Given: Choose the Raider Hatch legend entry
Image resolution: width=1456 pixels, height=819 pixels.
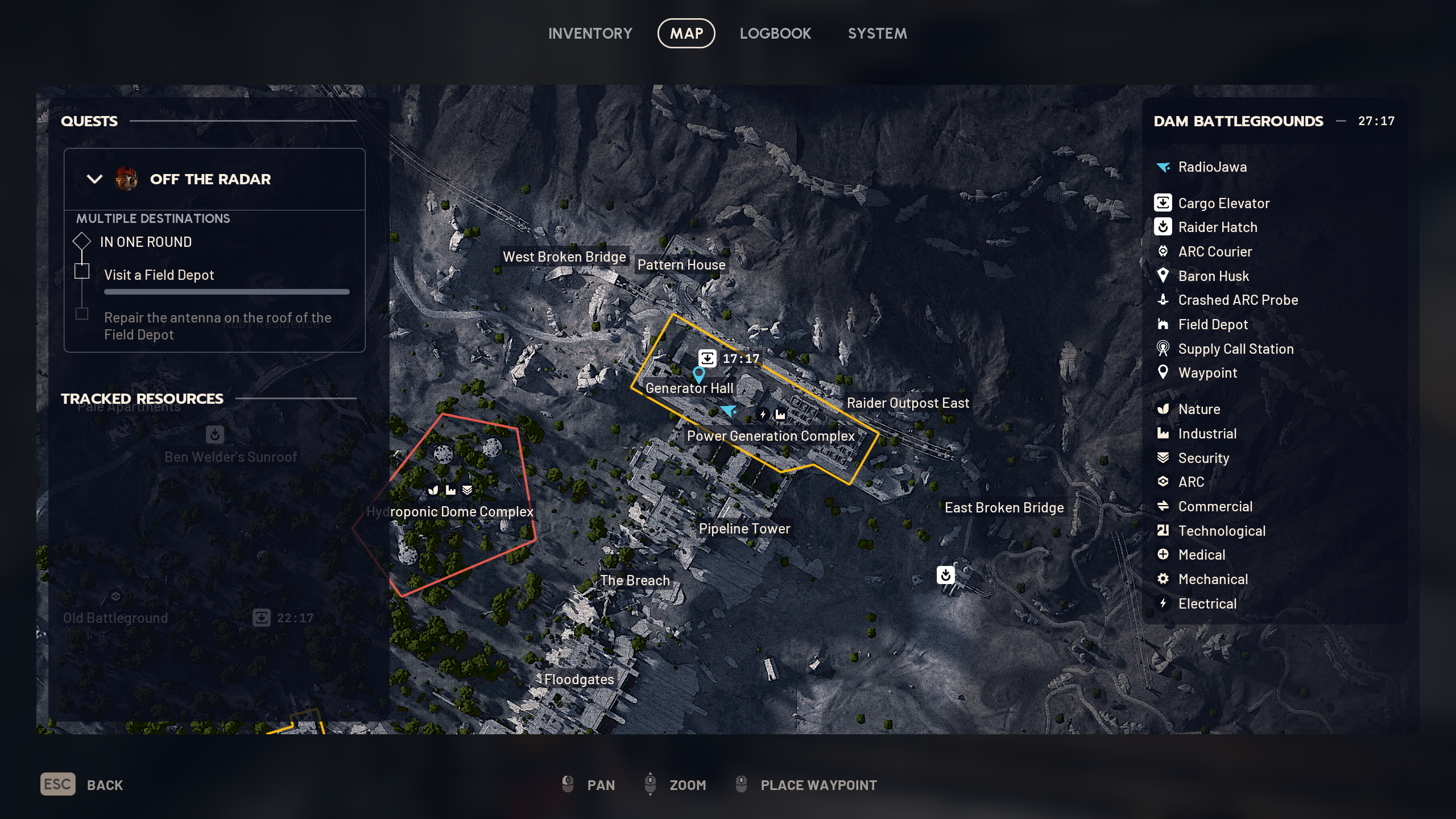Looking at the screenshot, I should click(1217, 227).
